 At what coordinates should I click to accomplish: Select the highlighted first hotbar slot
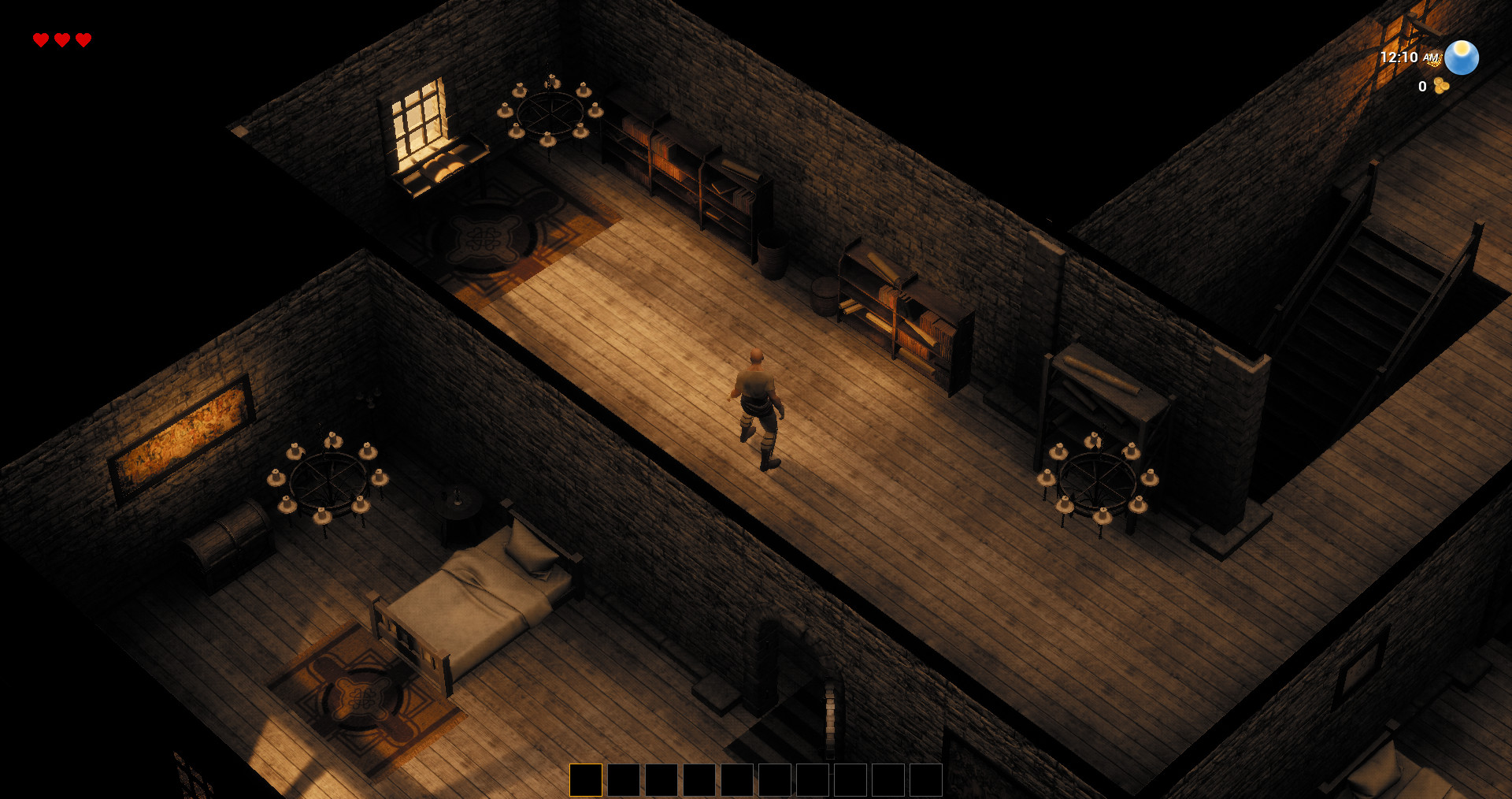click(586, 779)
